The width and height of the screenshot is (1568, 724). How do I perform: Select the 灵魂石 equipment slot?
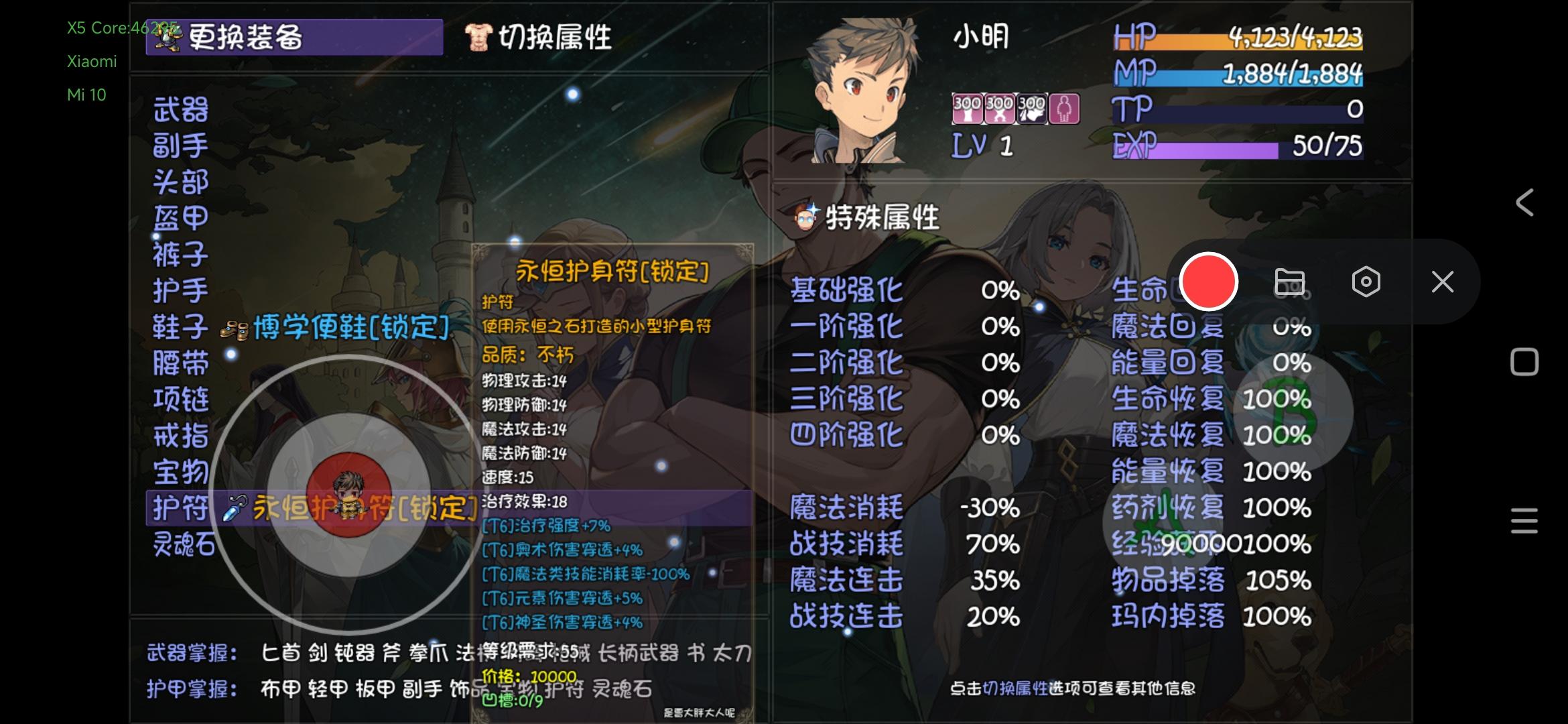coord(186,544)
